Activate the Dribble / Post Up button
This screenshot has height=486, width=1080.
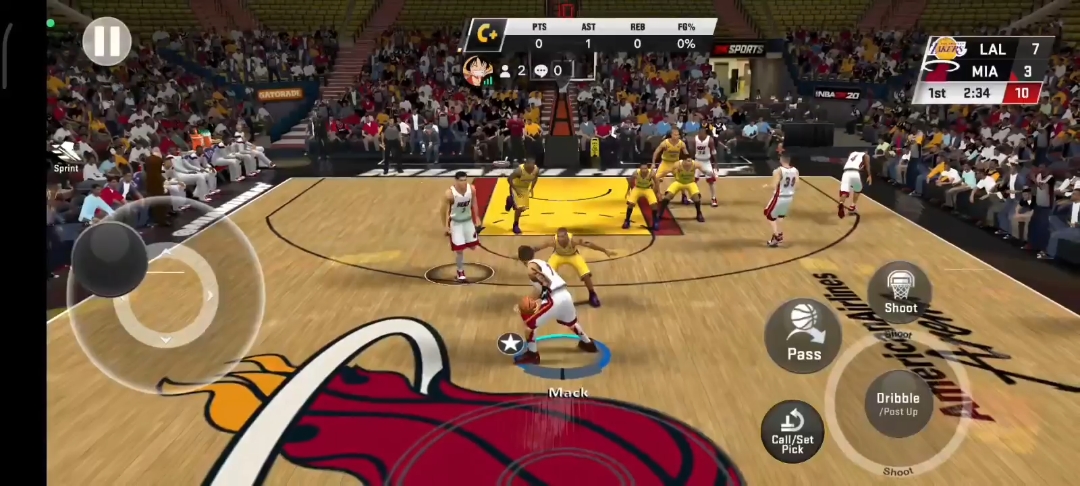(897, 403)
